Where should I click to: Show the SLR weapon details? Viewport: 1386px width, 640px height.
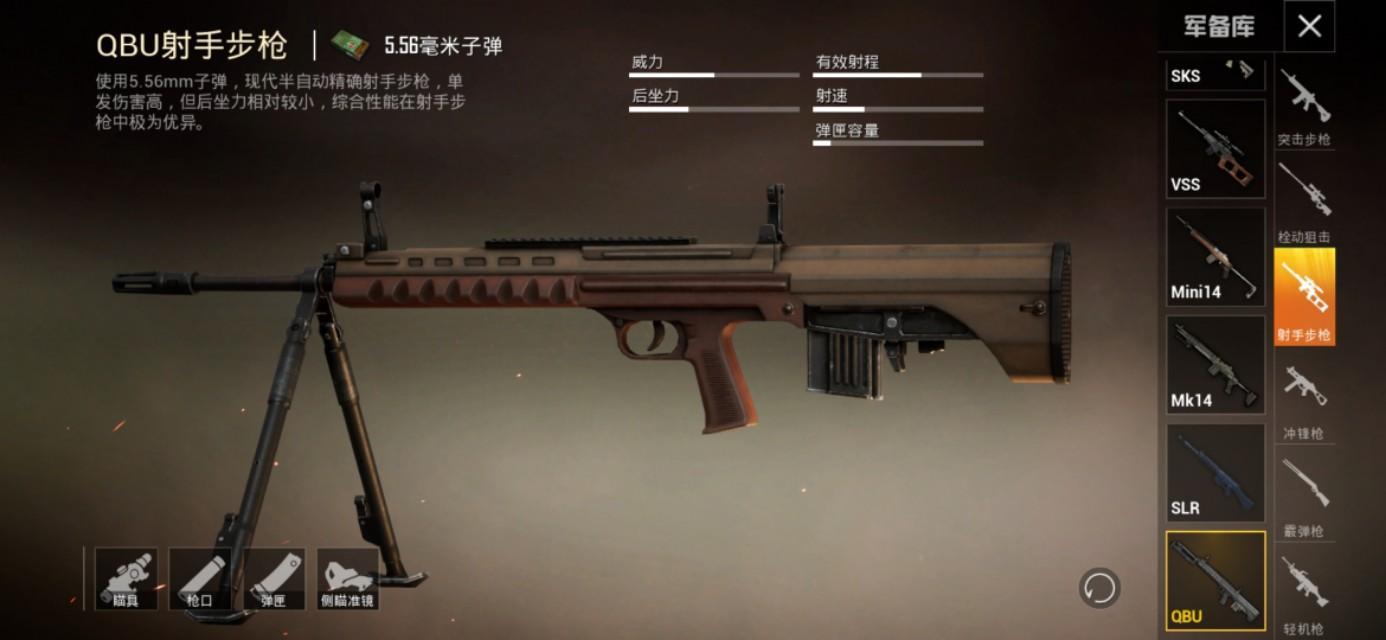tap(1215, 473)
